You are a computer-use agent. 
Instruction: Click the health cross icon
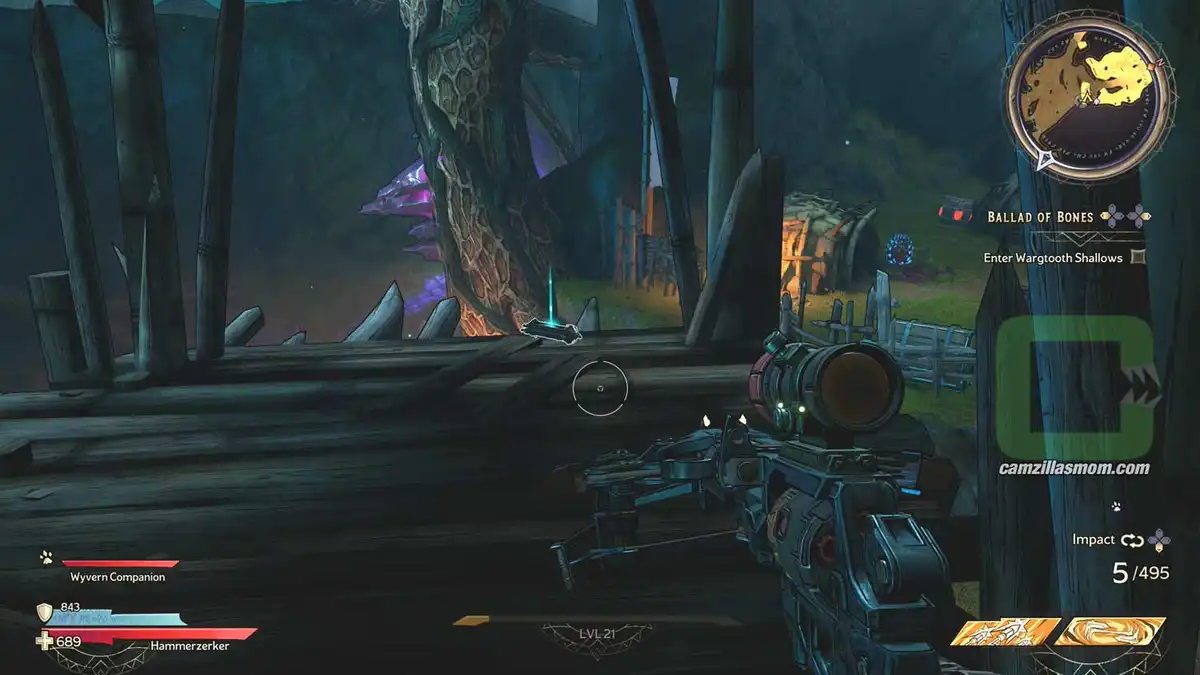pos(44,641)
